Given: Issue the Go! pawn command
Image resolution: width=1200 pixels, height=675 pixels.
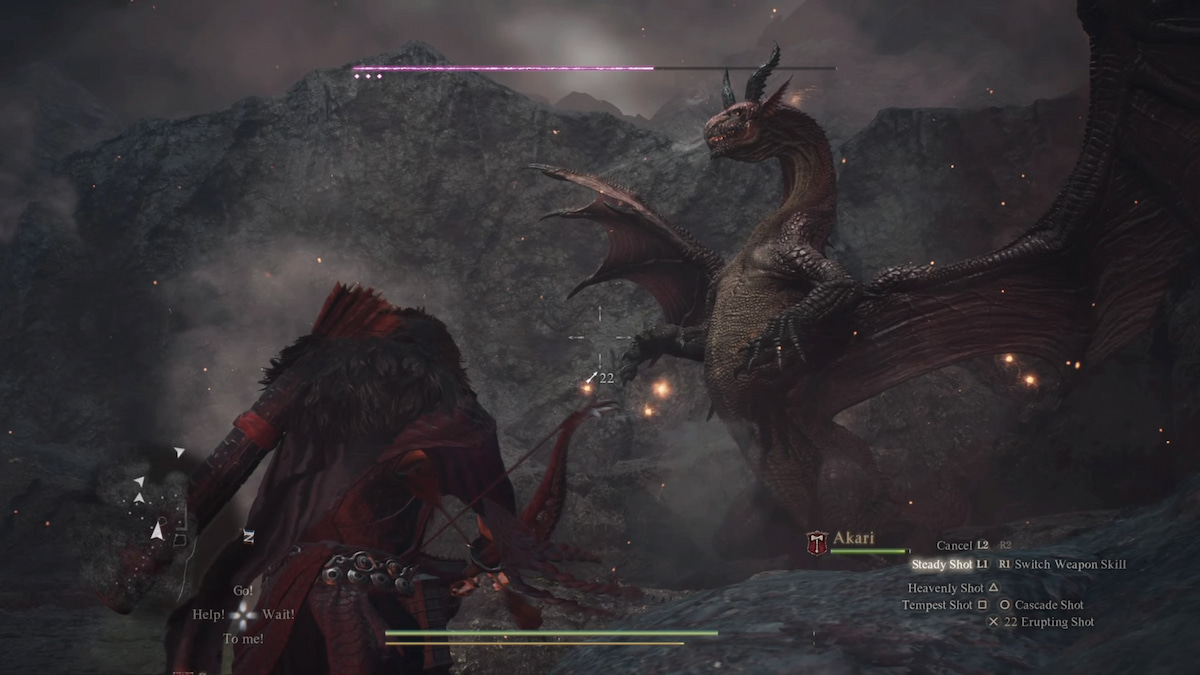Looking at the screenshot, I should tap(243, 591).
